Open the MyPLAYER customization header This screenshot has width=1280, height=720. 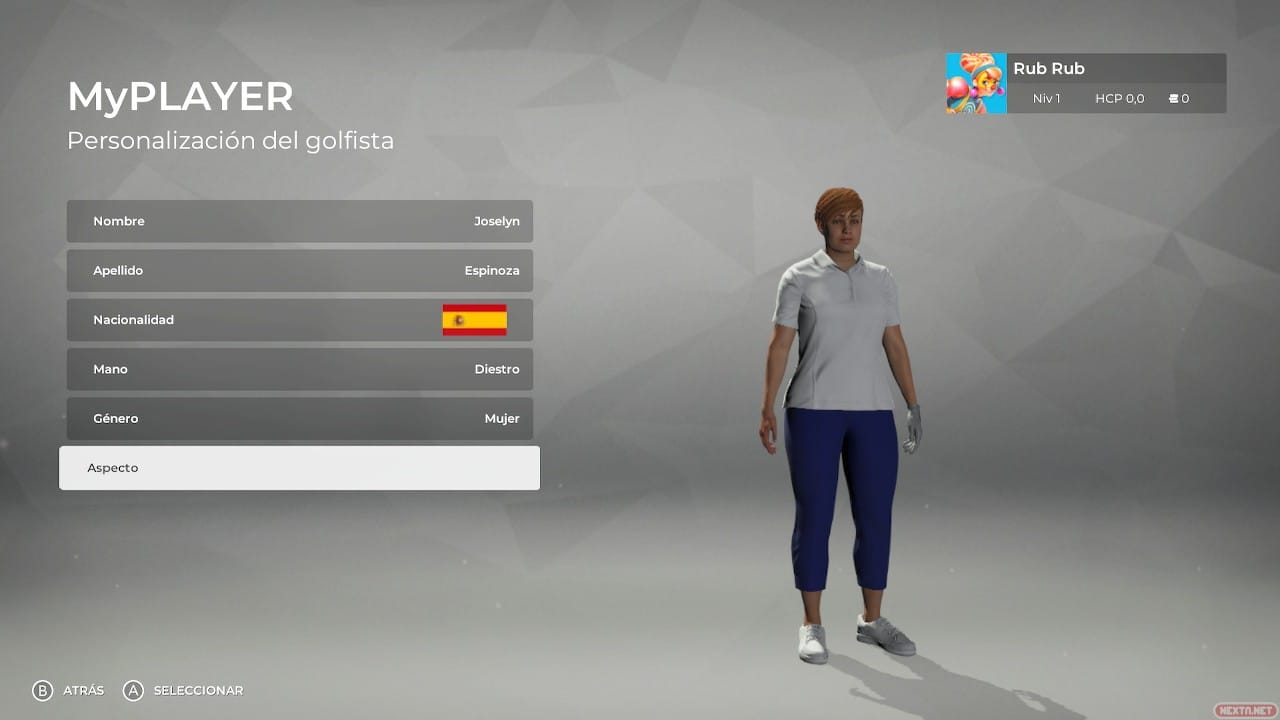[180, 96]
